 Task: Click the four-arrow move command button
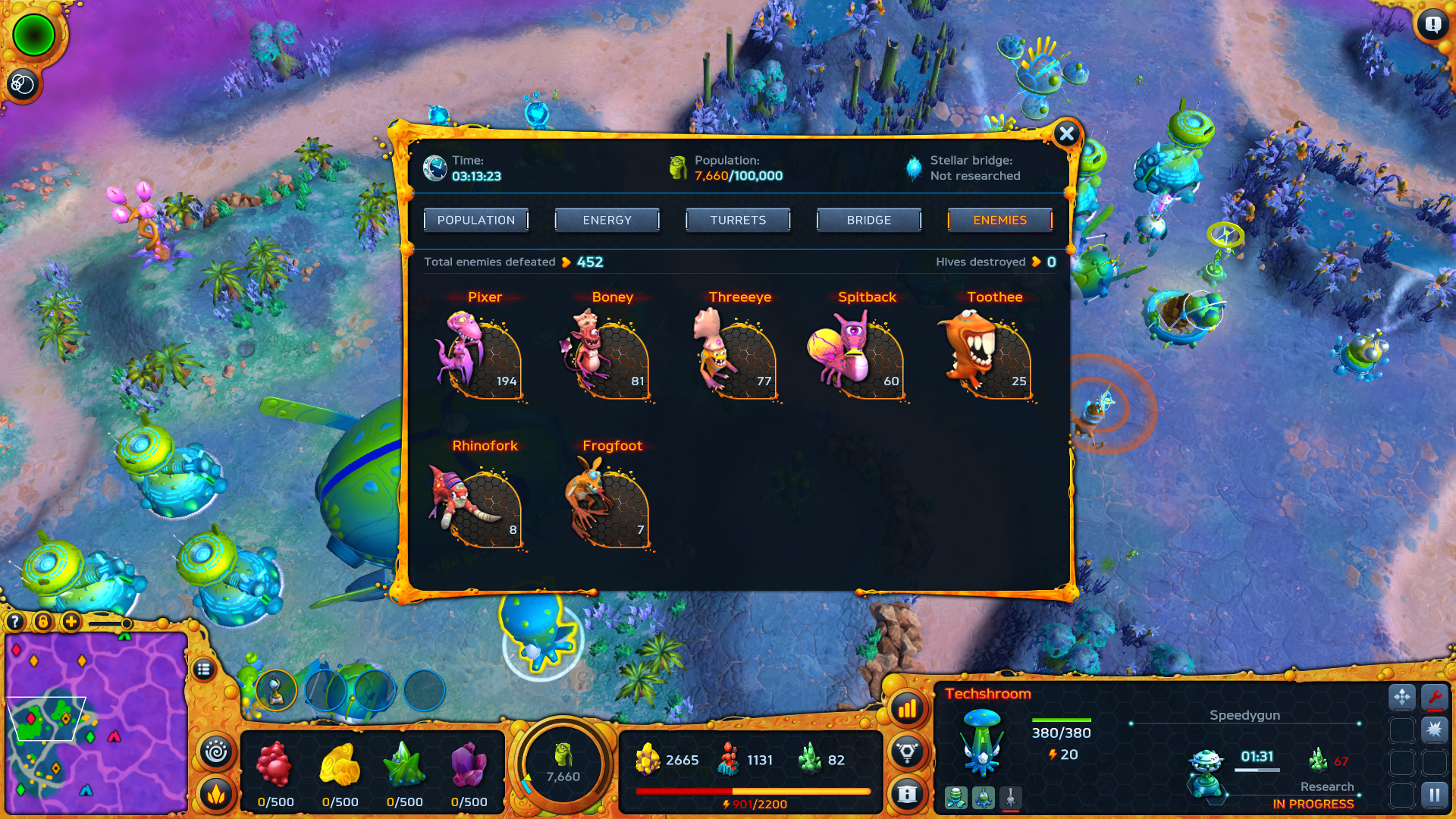click(1401, 697)
